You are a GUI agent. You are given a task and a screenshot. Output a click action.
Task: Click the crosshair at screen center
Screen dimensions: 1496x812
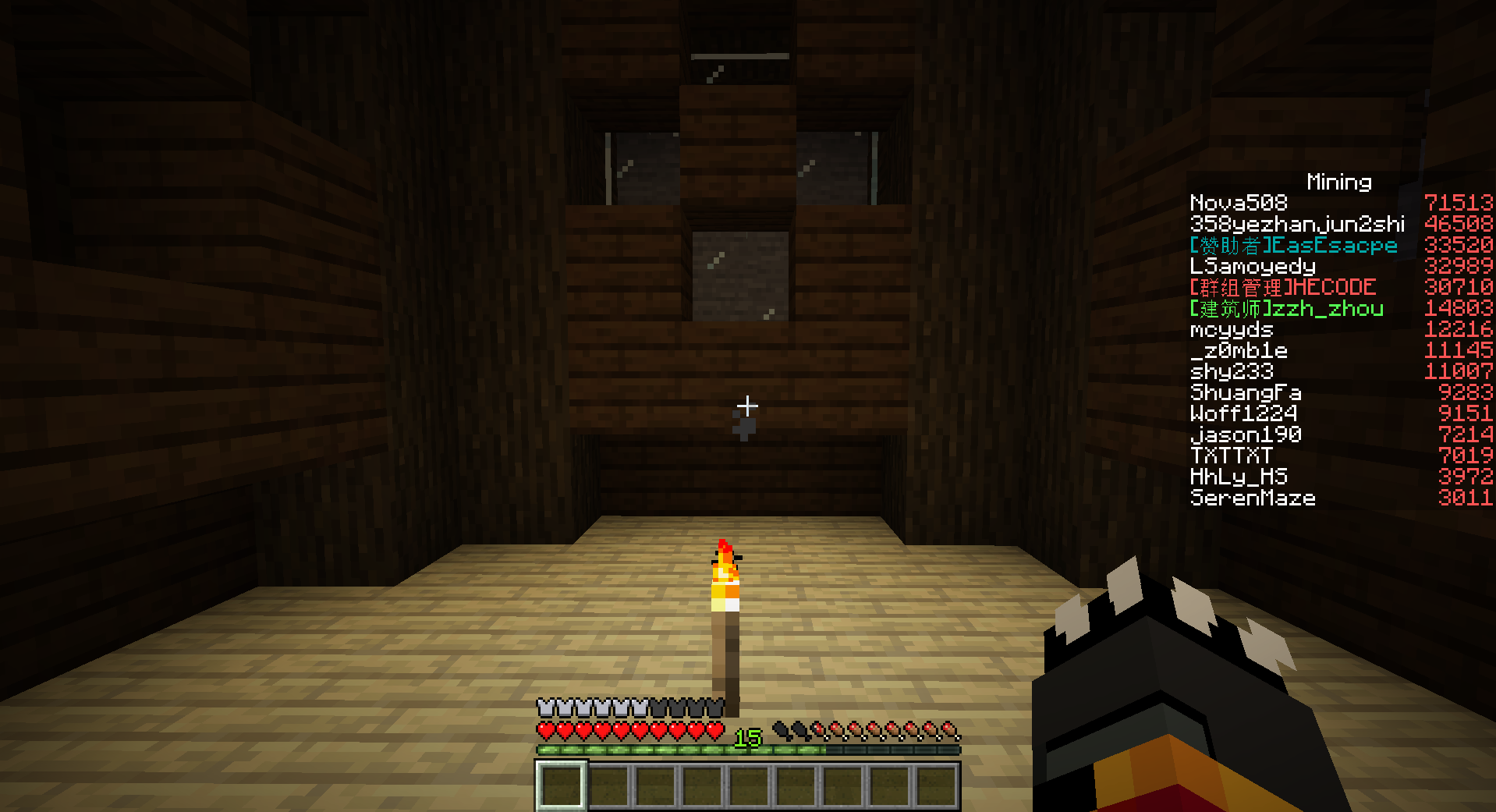747,405
